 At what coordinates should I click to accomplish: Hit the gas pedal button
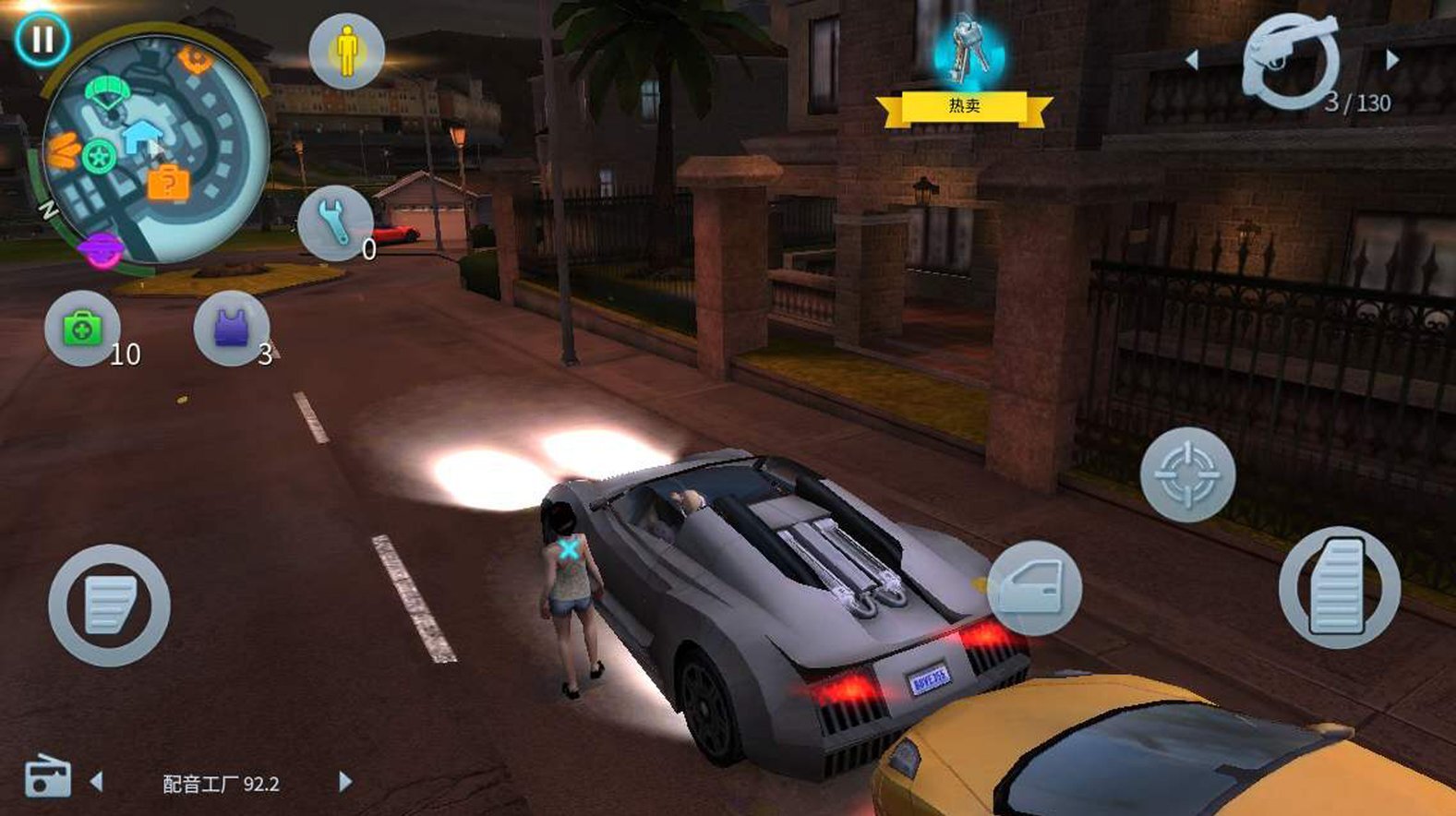click(x=1339, y=587)
